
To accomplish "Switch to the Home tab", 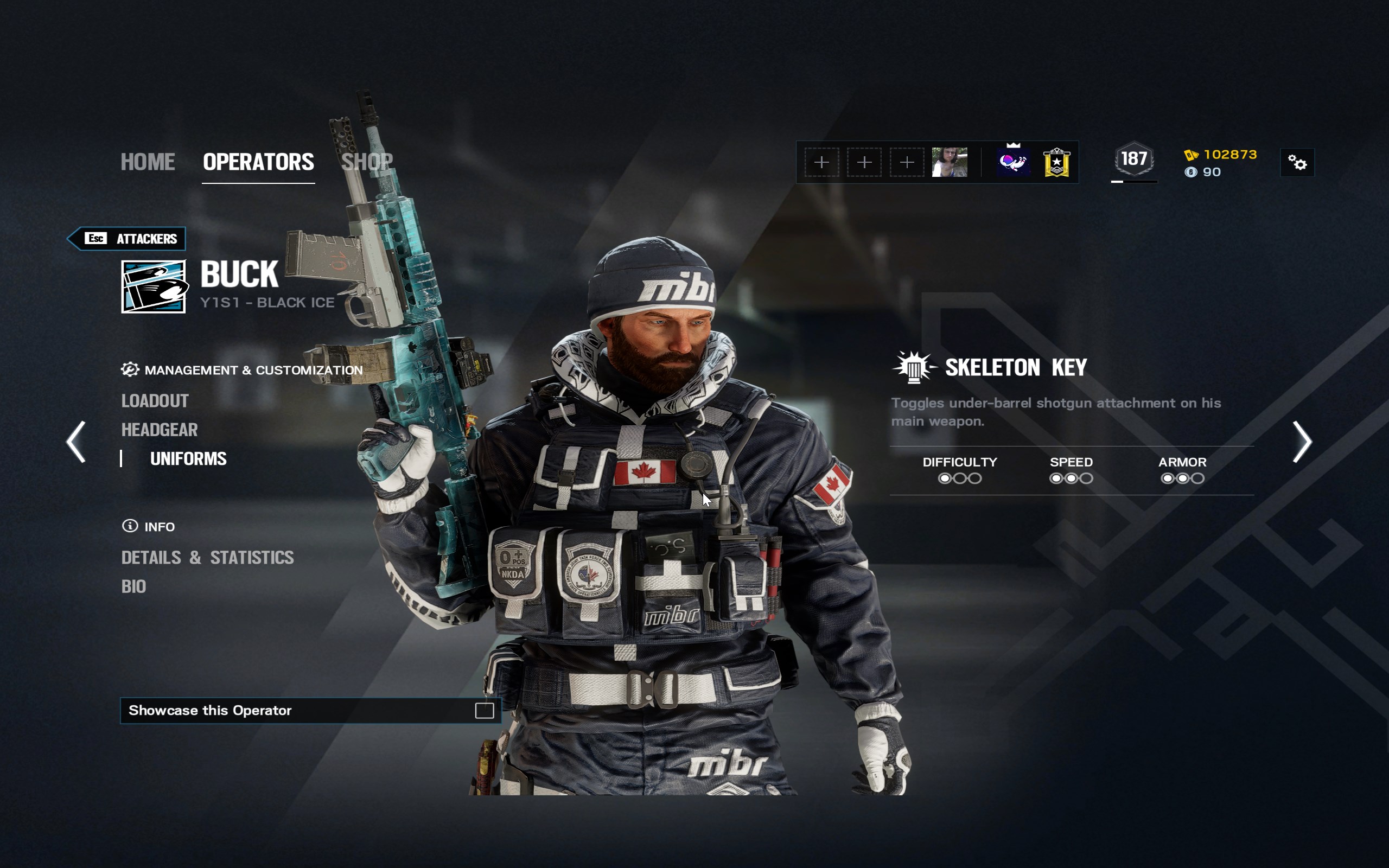I will point(148,162).
